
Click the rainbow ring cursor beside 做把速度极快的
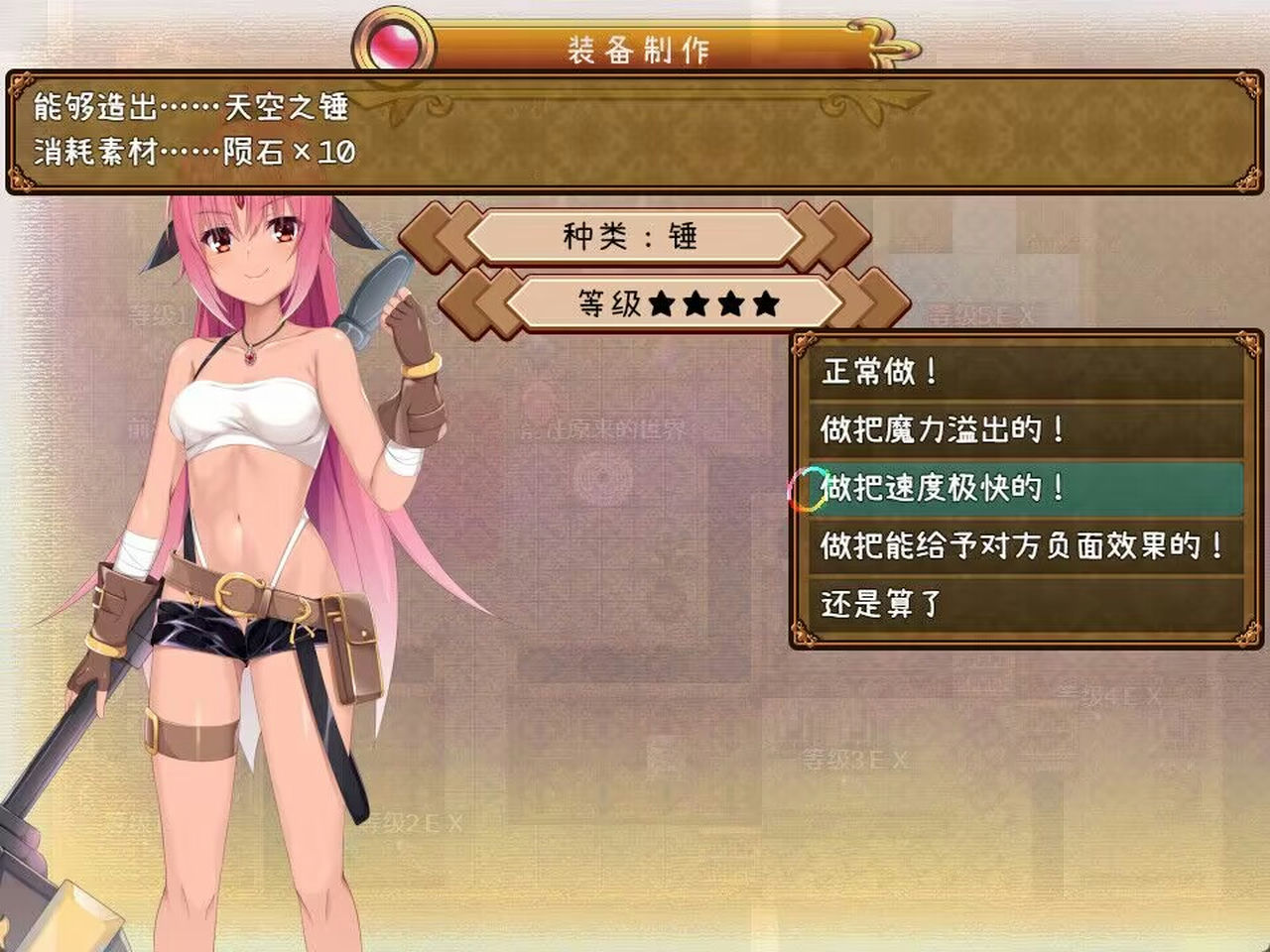806,489
